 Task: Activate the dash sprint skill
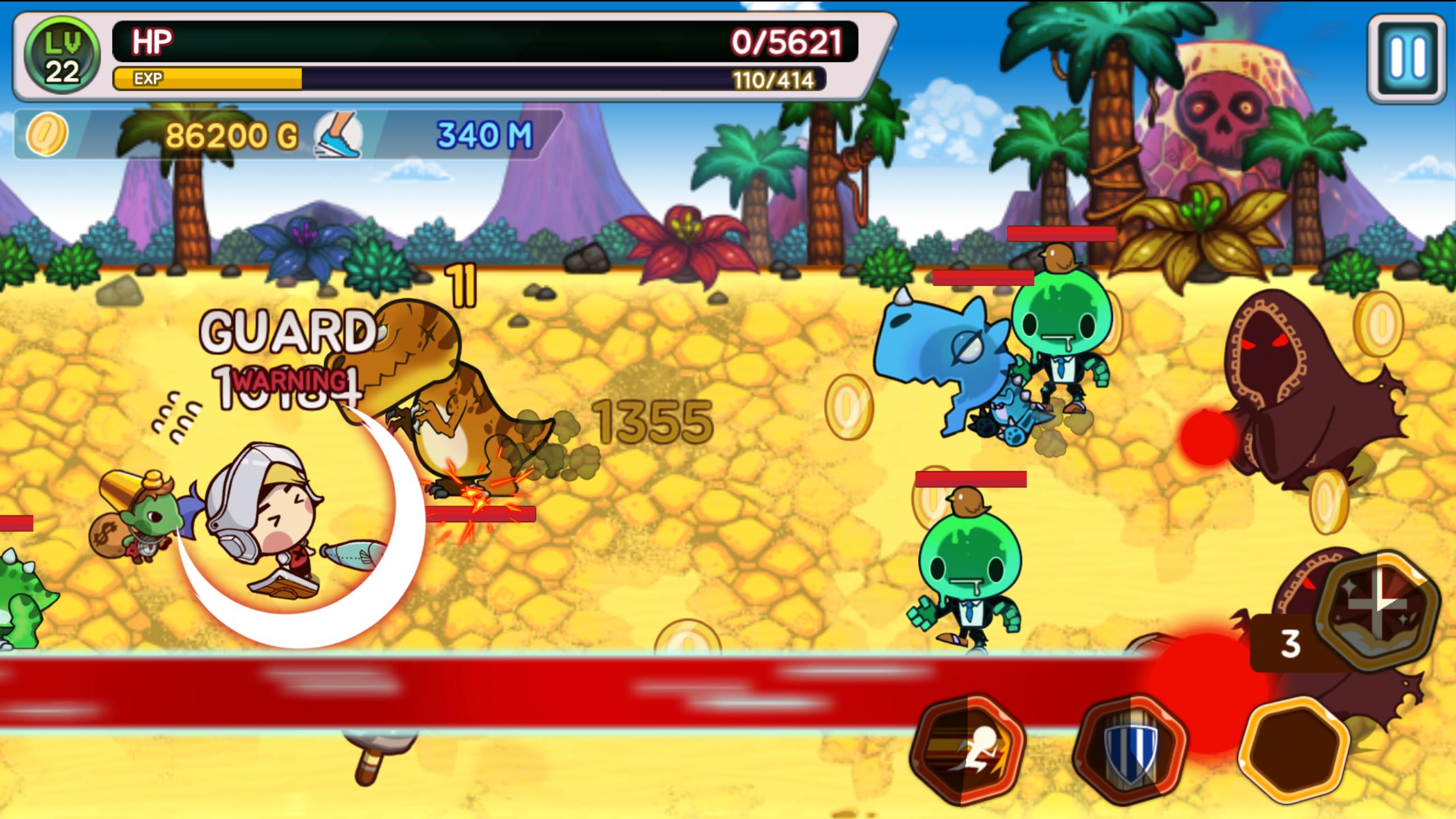tap(967, 748)
